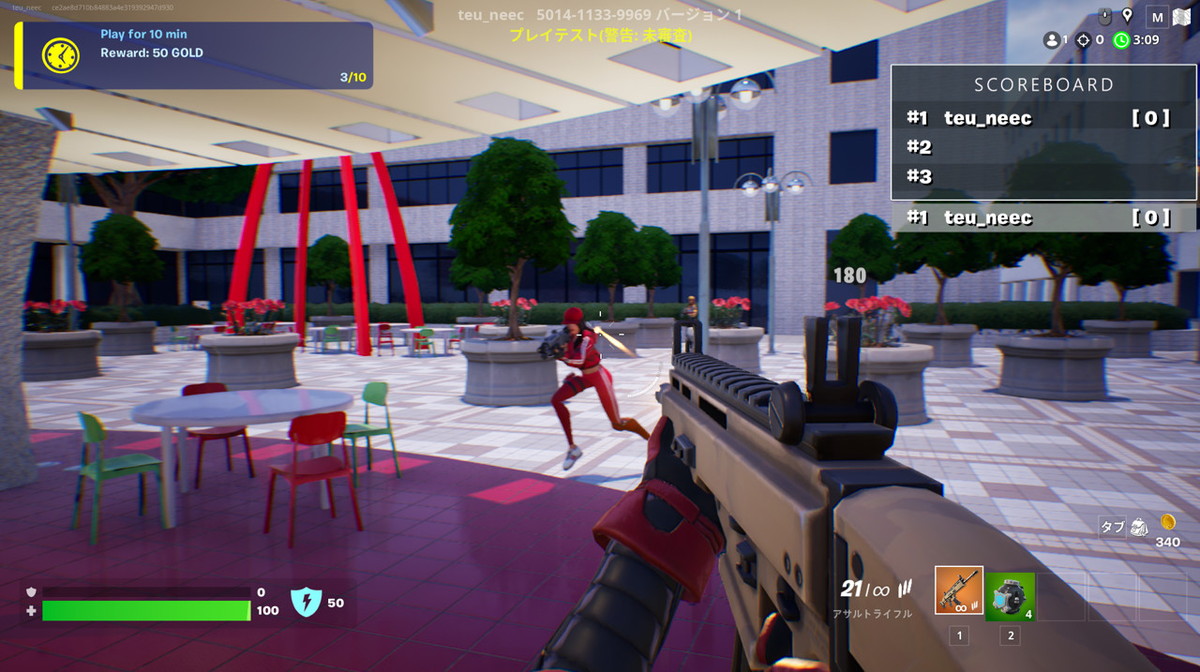Select the assault rifle hotbar slot
Viewport: 1200px width, 672px height.
tap(959, 591)
